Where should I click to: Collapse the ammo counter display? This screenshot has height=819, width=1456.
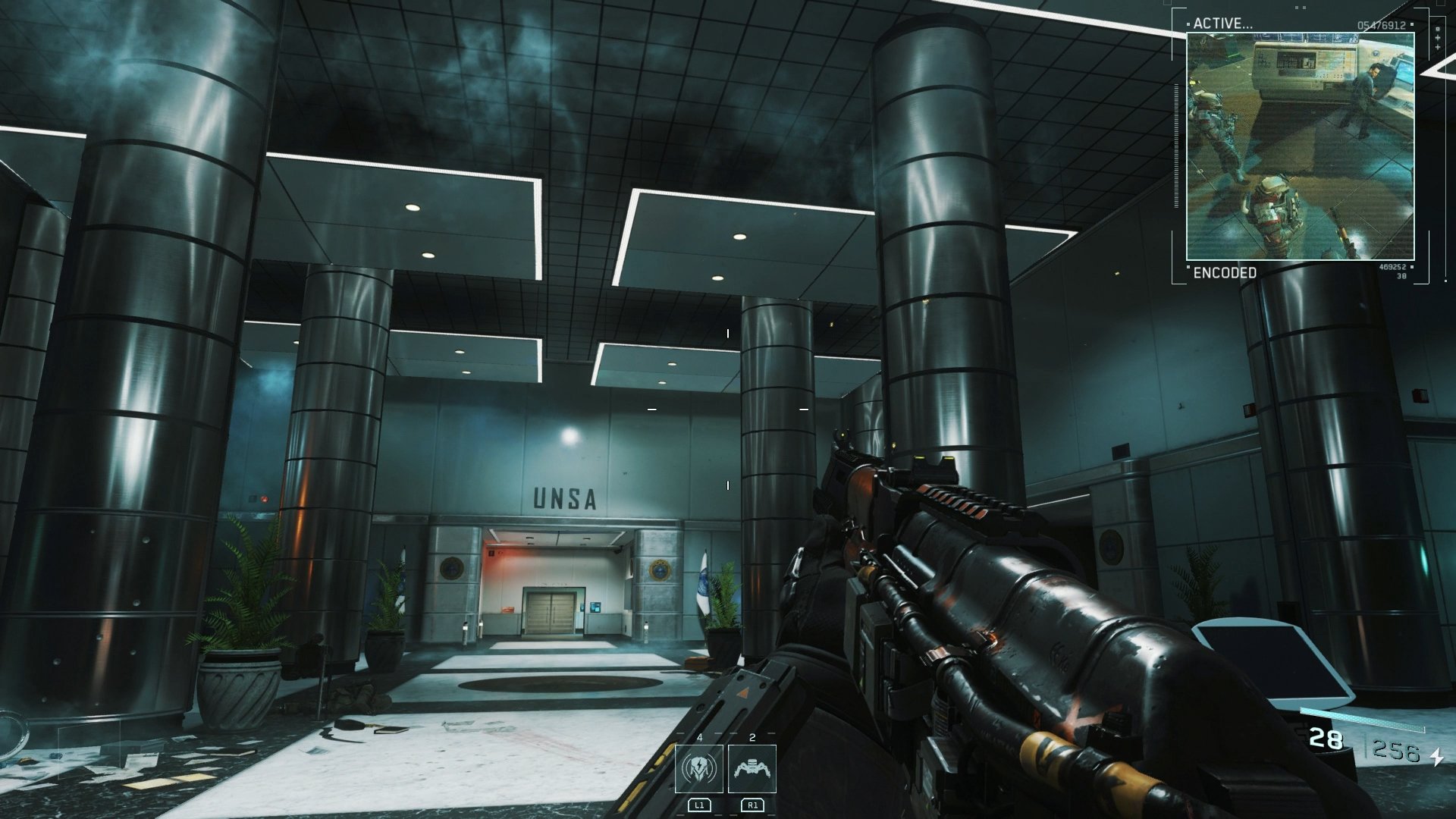pyautogui.click(x=1327, y=739)
